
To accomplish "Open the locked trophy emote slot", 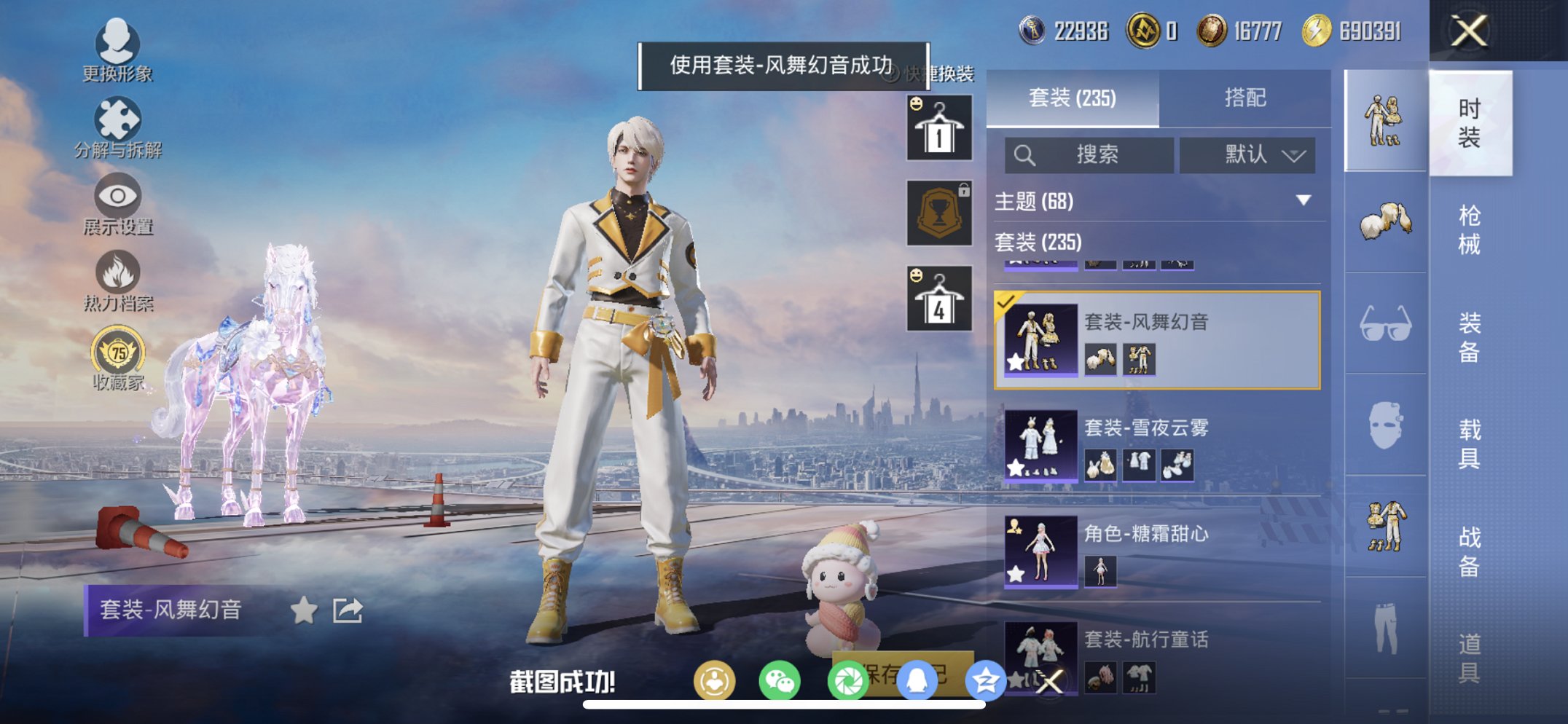I will [938, 211].
